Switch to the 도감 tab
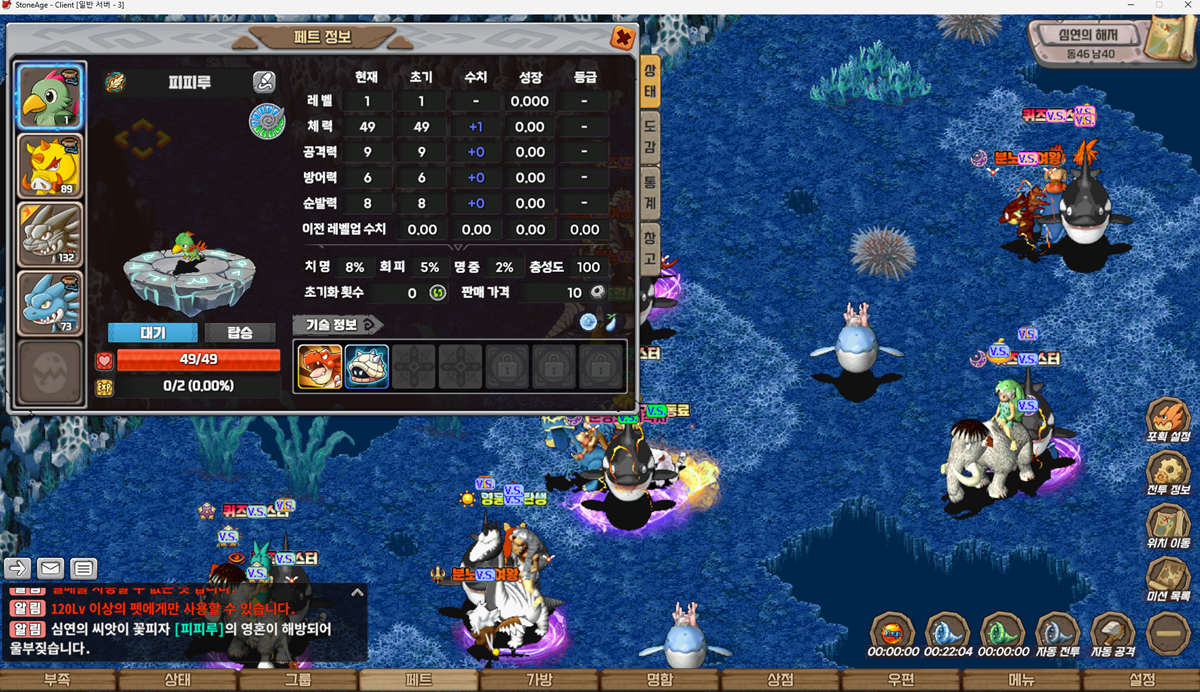This screenshot has height=692, width=1200. click(649, 134)
